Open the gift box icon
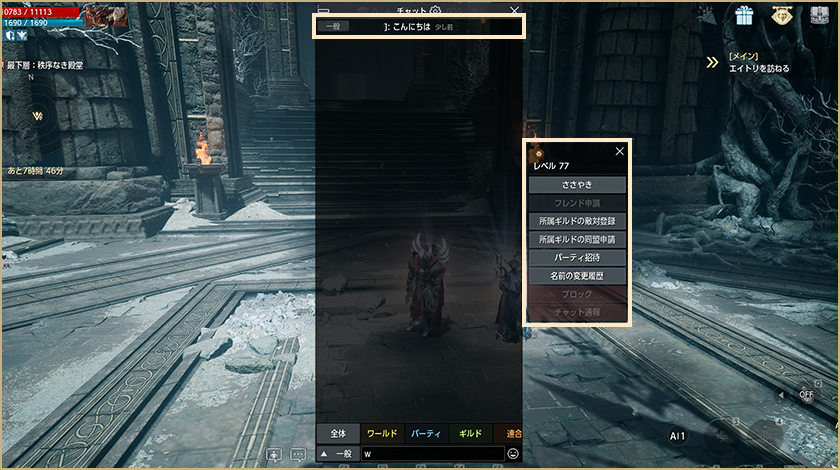The image size is (840, 470). [x=744, y=15]
